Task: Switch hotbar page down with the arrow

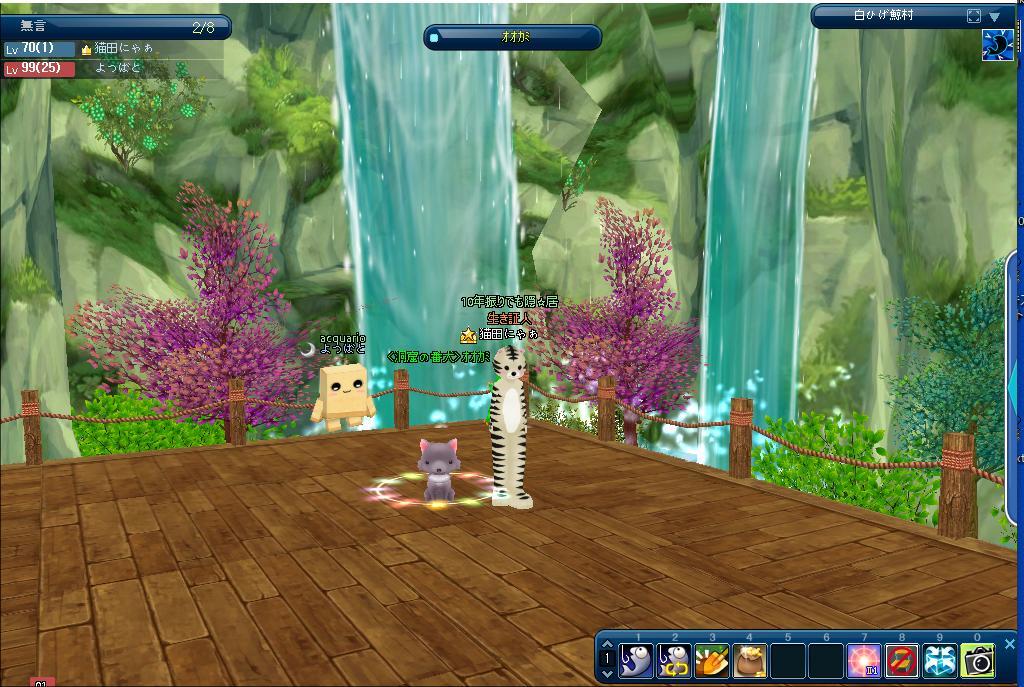Action: (x=607, y=675)
